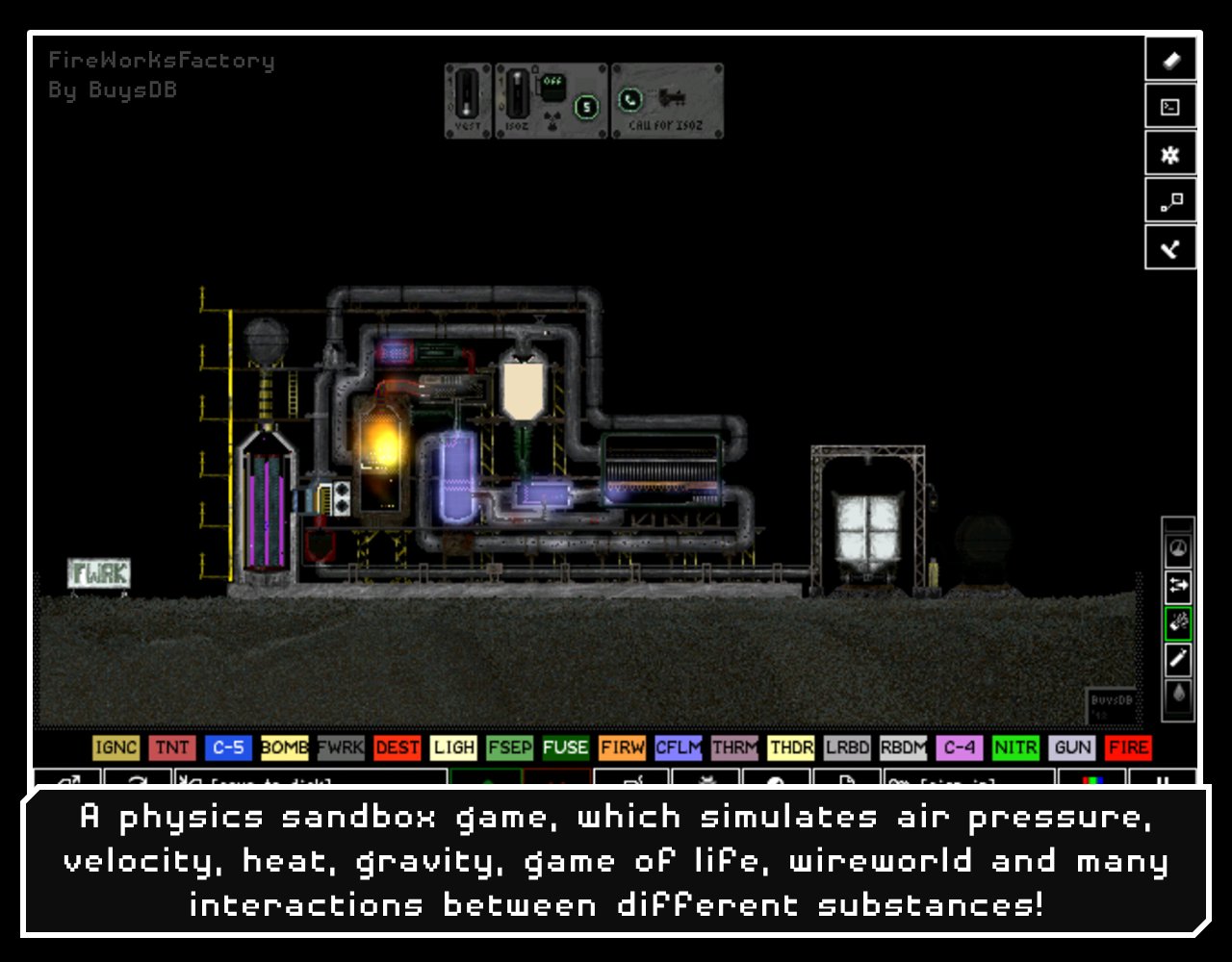Open the console via the terminal icon

(x=1169, y=106)
